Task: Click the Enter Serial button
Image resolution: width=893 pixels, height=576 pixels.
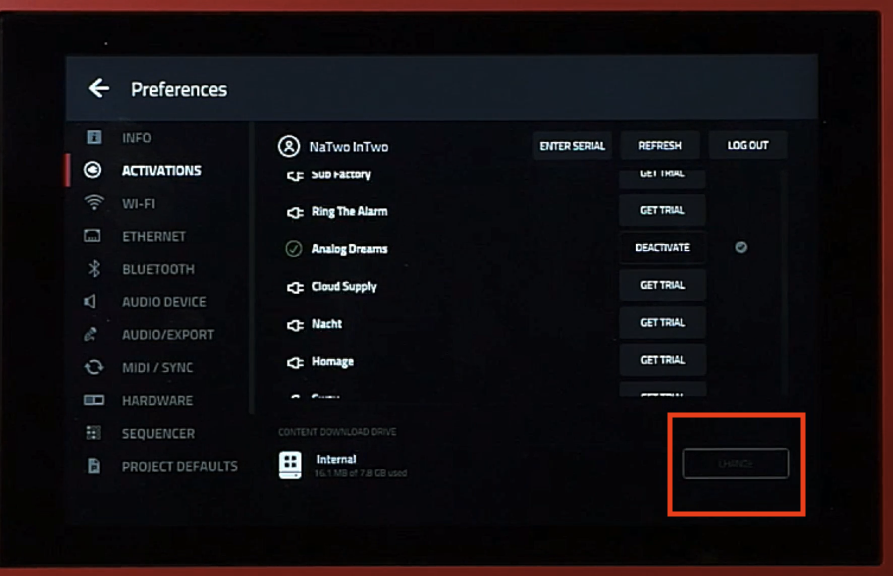Action: [x=572, y=146]
